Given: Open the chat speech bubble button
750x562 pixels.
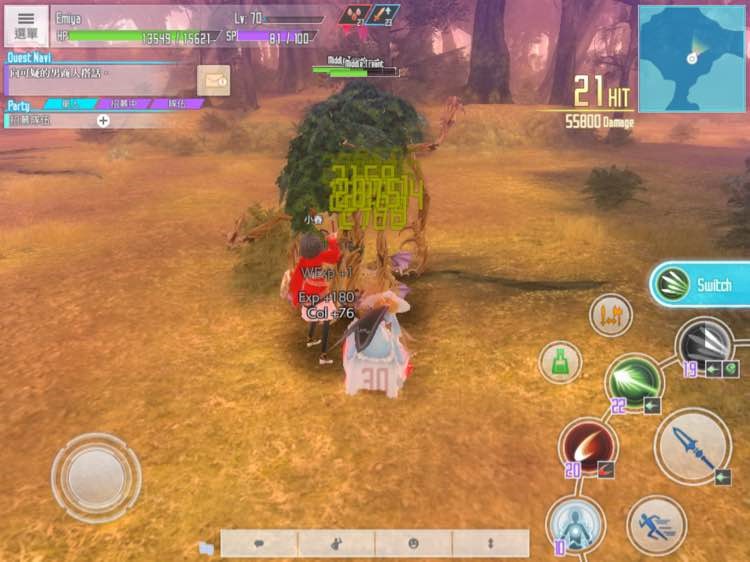Looking at the screenshot, I should click(259, 543).
